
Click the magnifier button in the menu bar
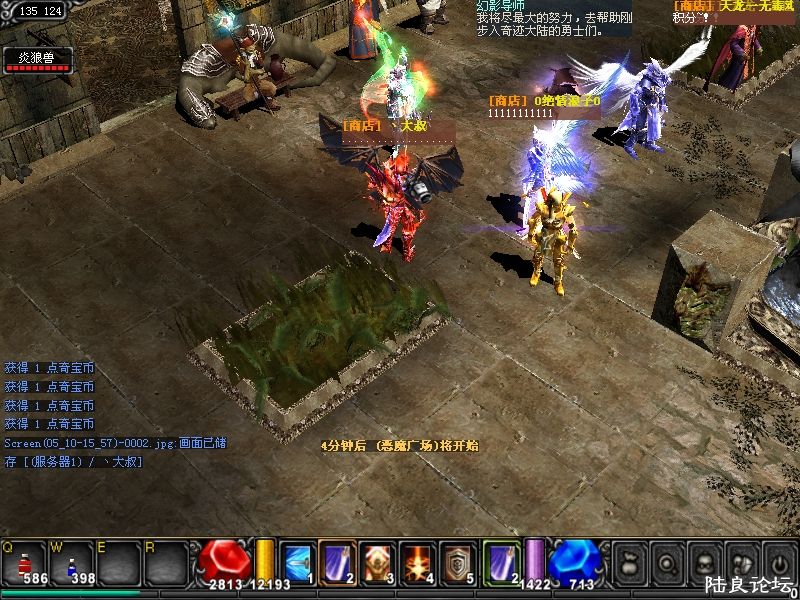tap(666, 561)
